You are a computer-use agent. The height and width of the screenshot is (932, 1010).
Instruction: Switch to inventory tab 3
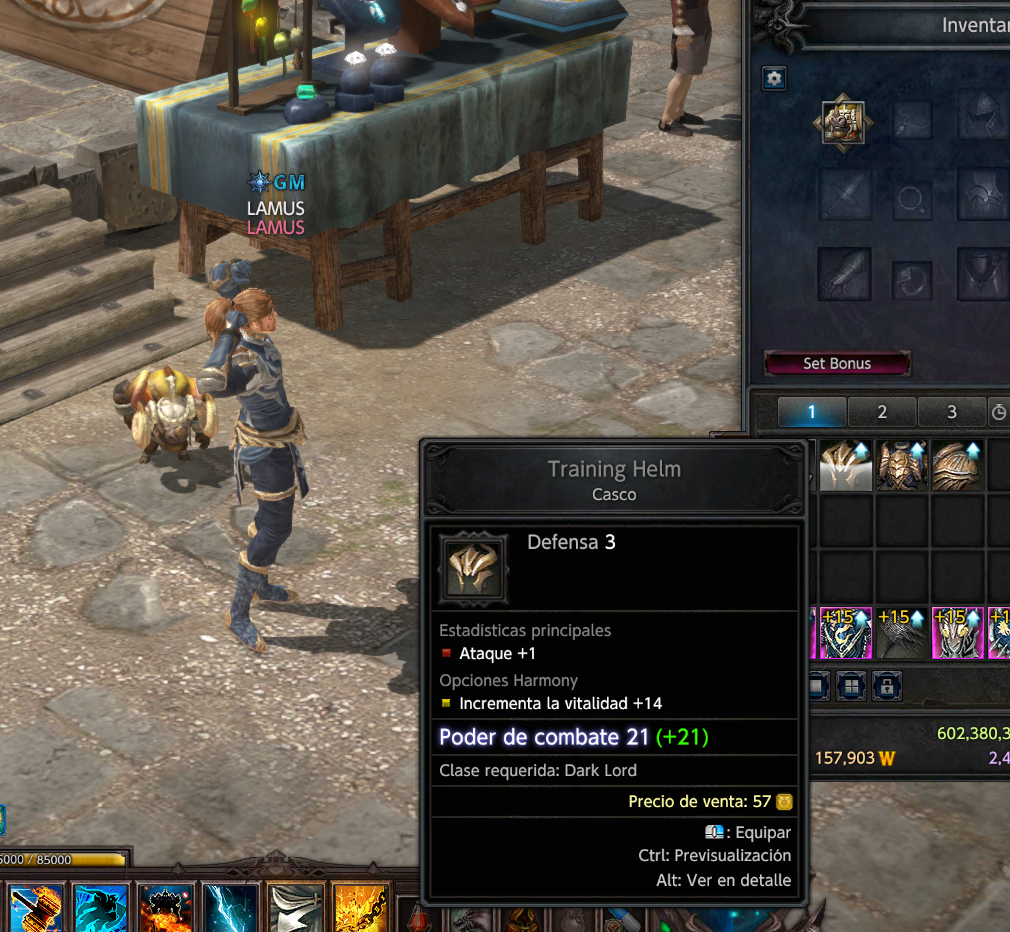click(951, 412)
